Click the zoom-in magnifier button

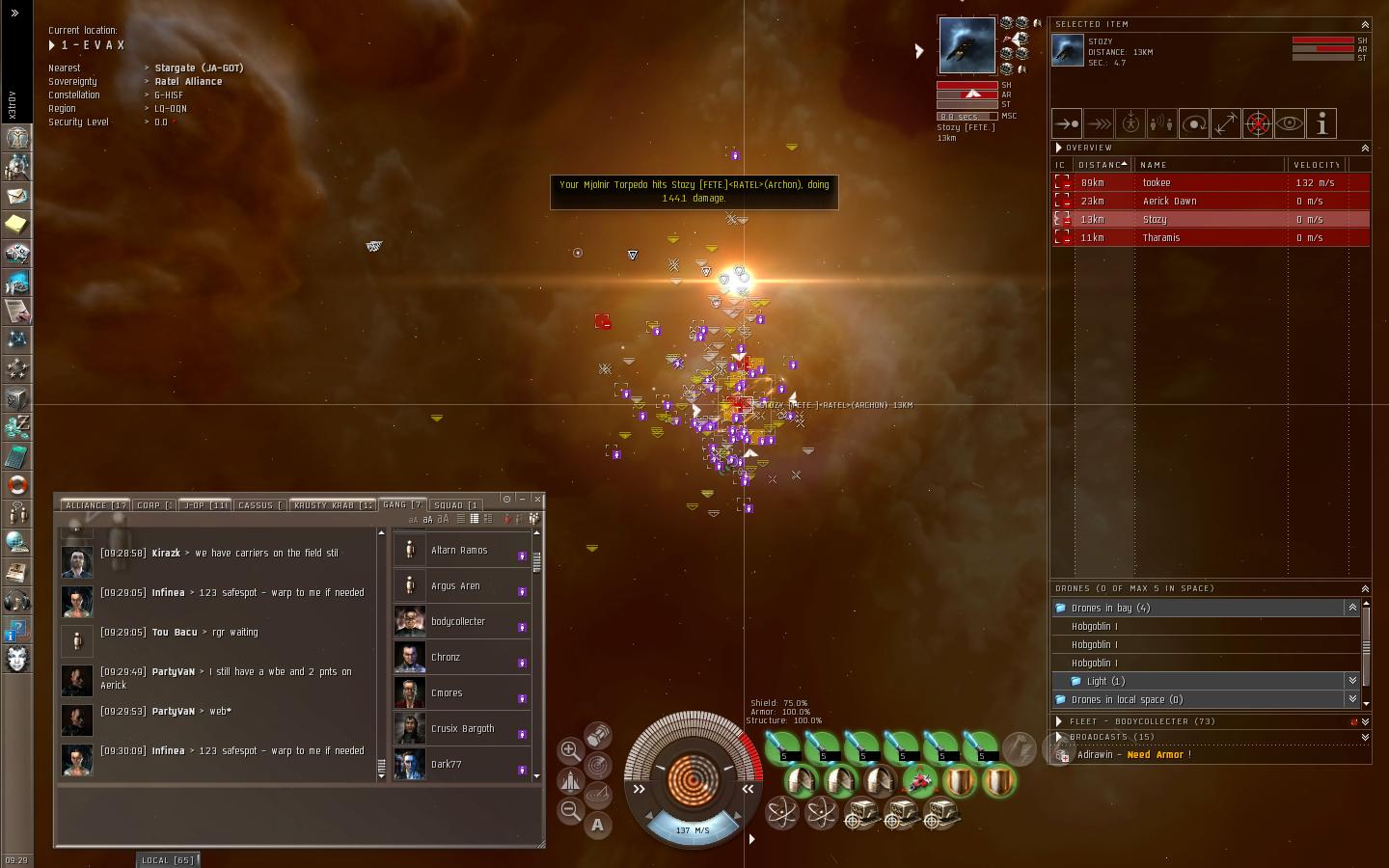[570, 750]
